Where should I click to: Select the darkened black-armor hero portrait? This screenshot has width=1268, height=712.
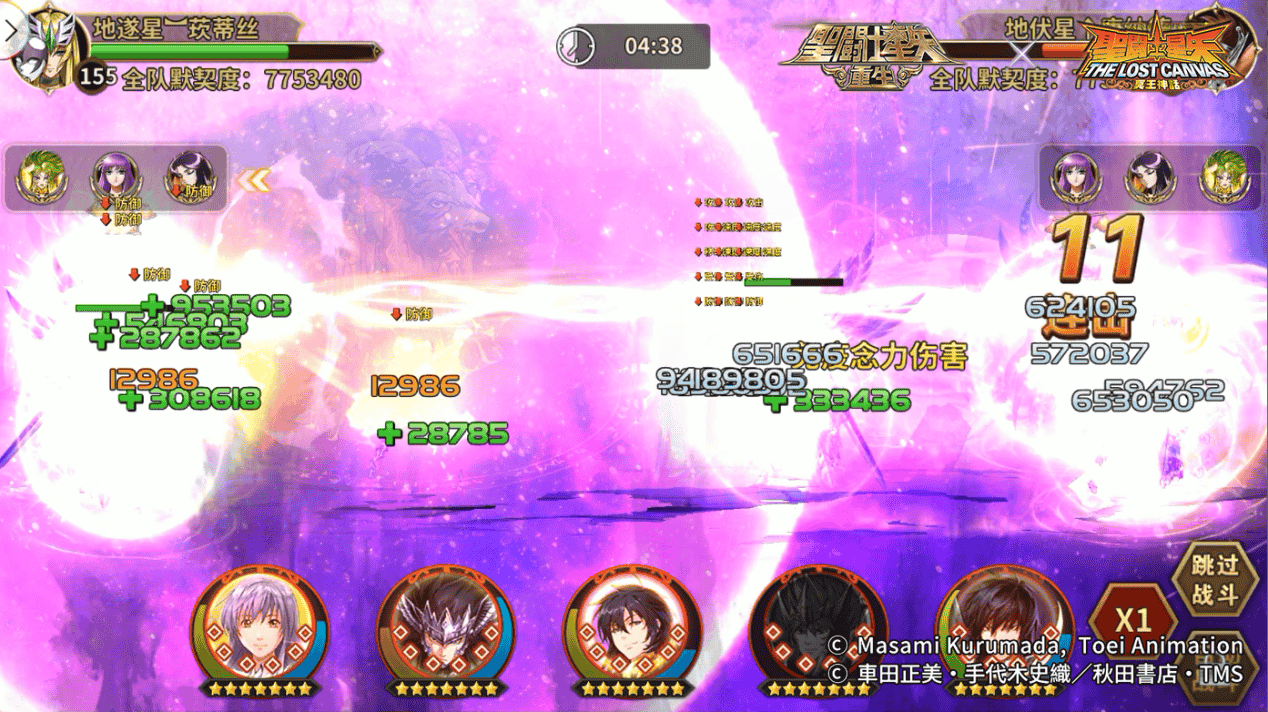pos(817,630)
